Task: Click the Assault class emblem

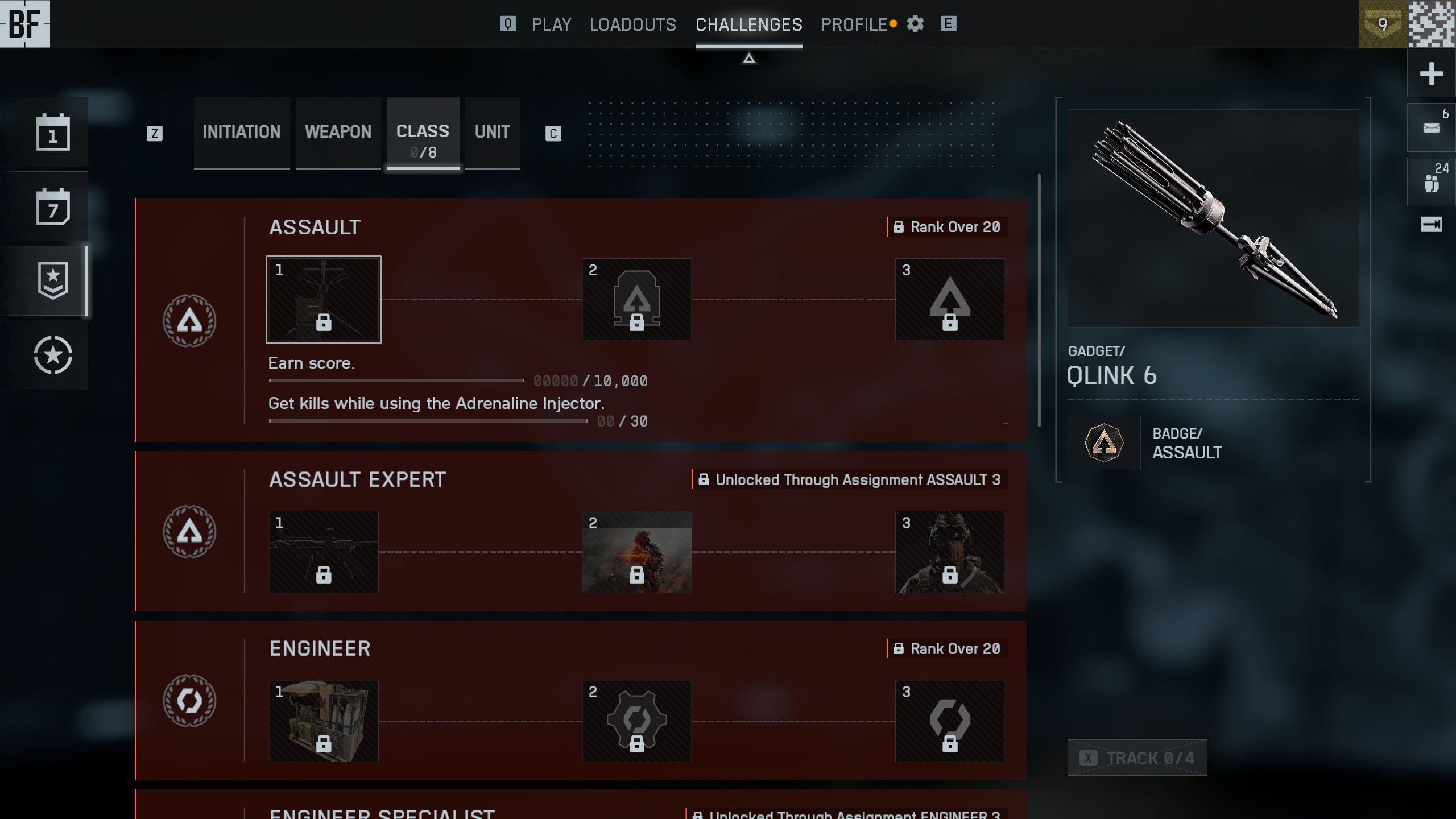Action: tap(189, 320)
